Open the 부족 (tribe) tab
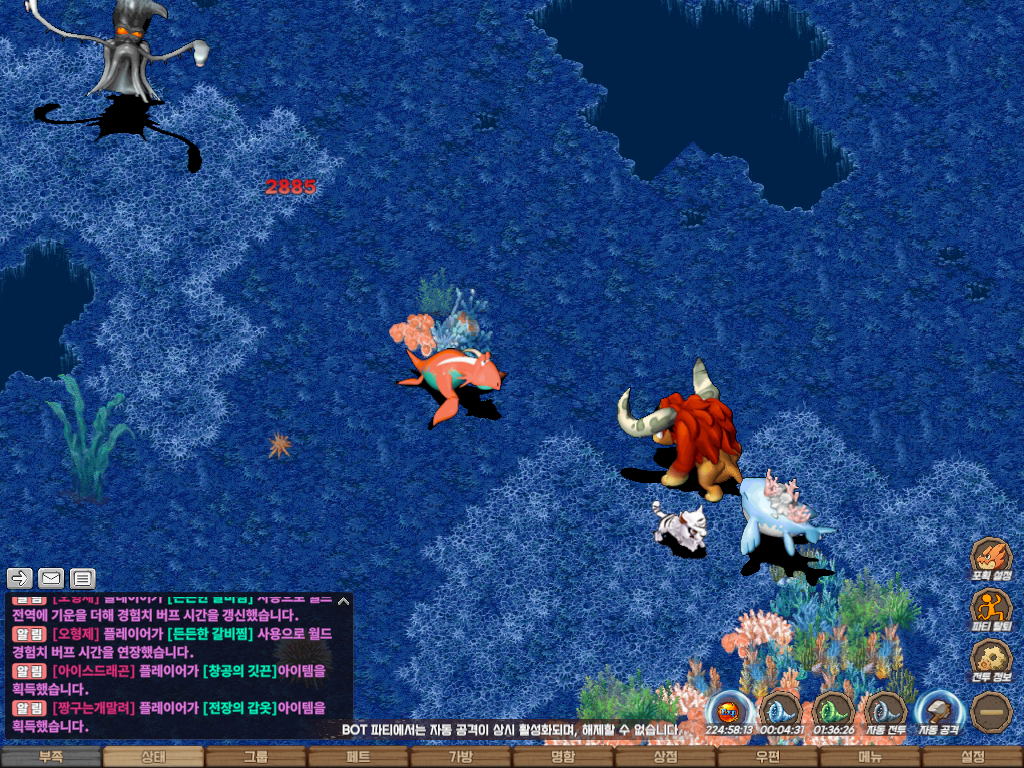This screenshot has width=1024, height=768. point(51,757)
